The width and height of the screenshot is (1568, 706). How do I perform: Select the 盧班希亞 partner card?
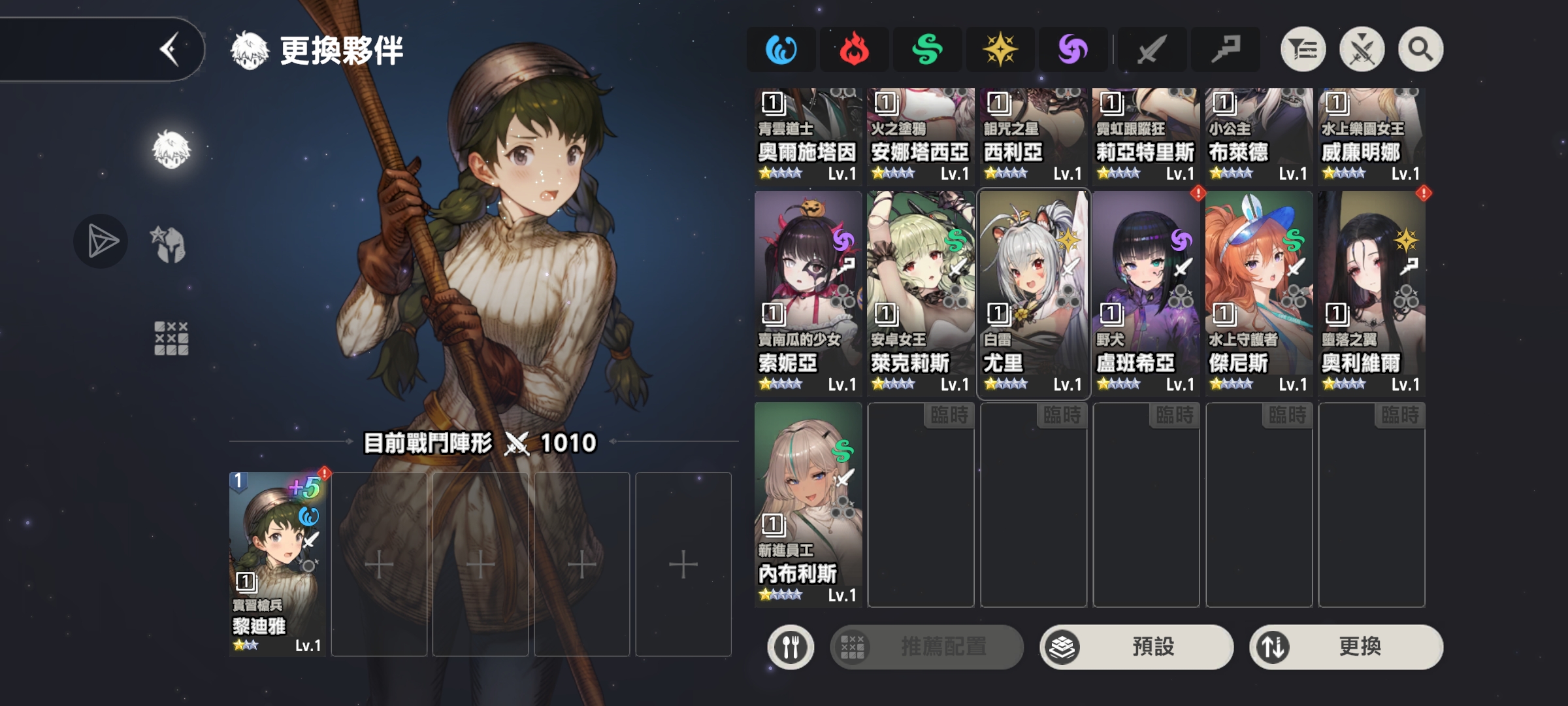1146,293
